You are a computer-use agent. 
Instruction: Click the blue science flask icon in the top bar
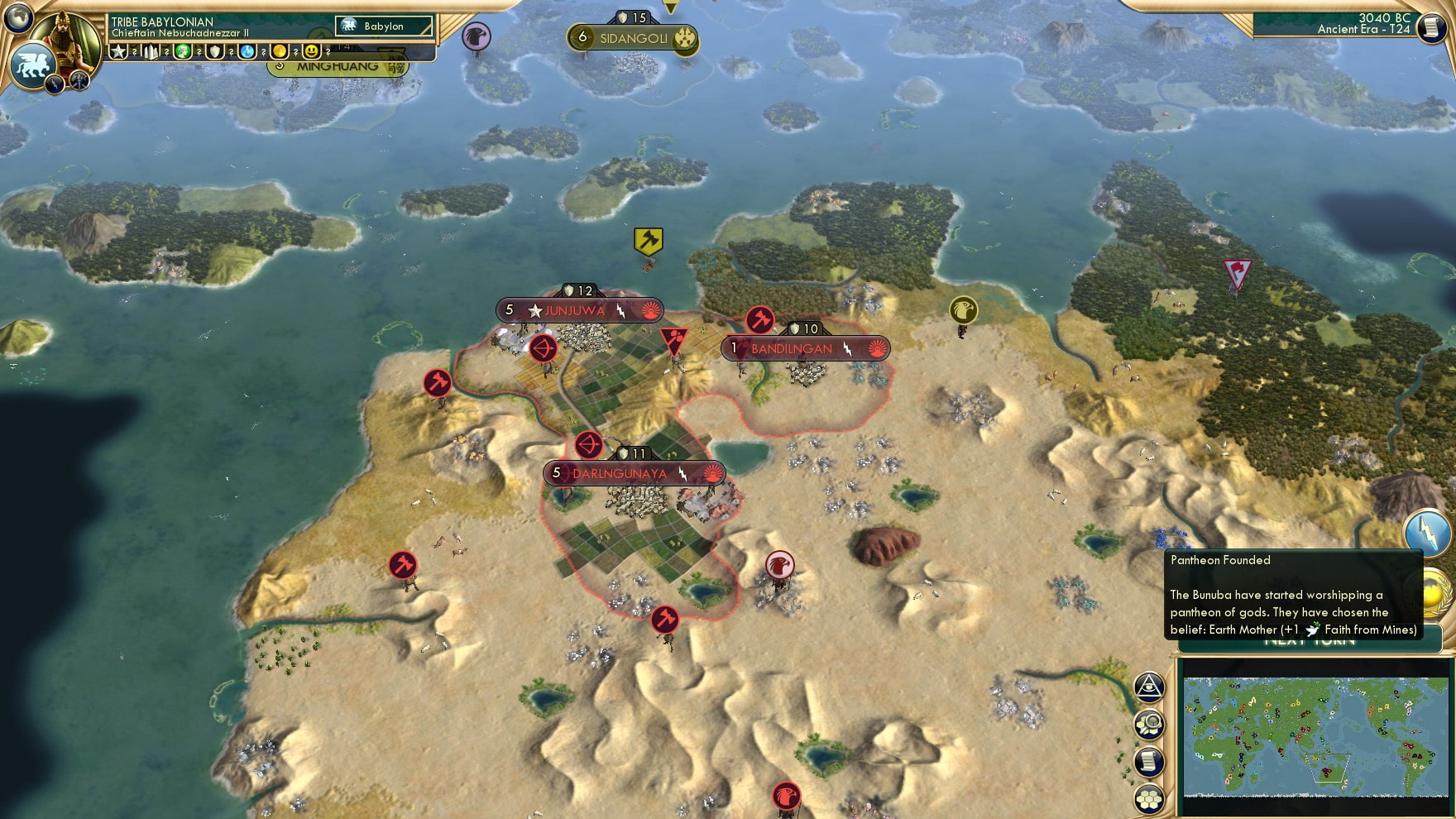coord(249,51)
